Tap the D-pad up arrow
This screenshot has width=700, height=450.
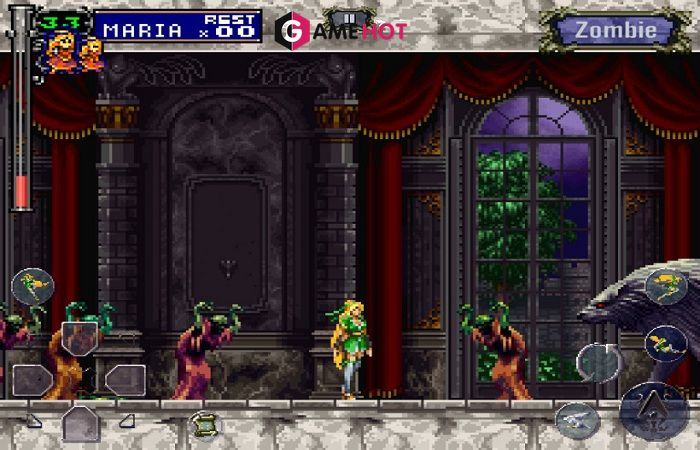pyautogui.click(x=79, y=337)
